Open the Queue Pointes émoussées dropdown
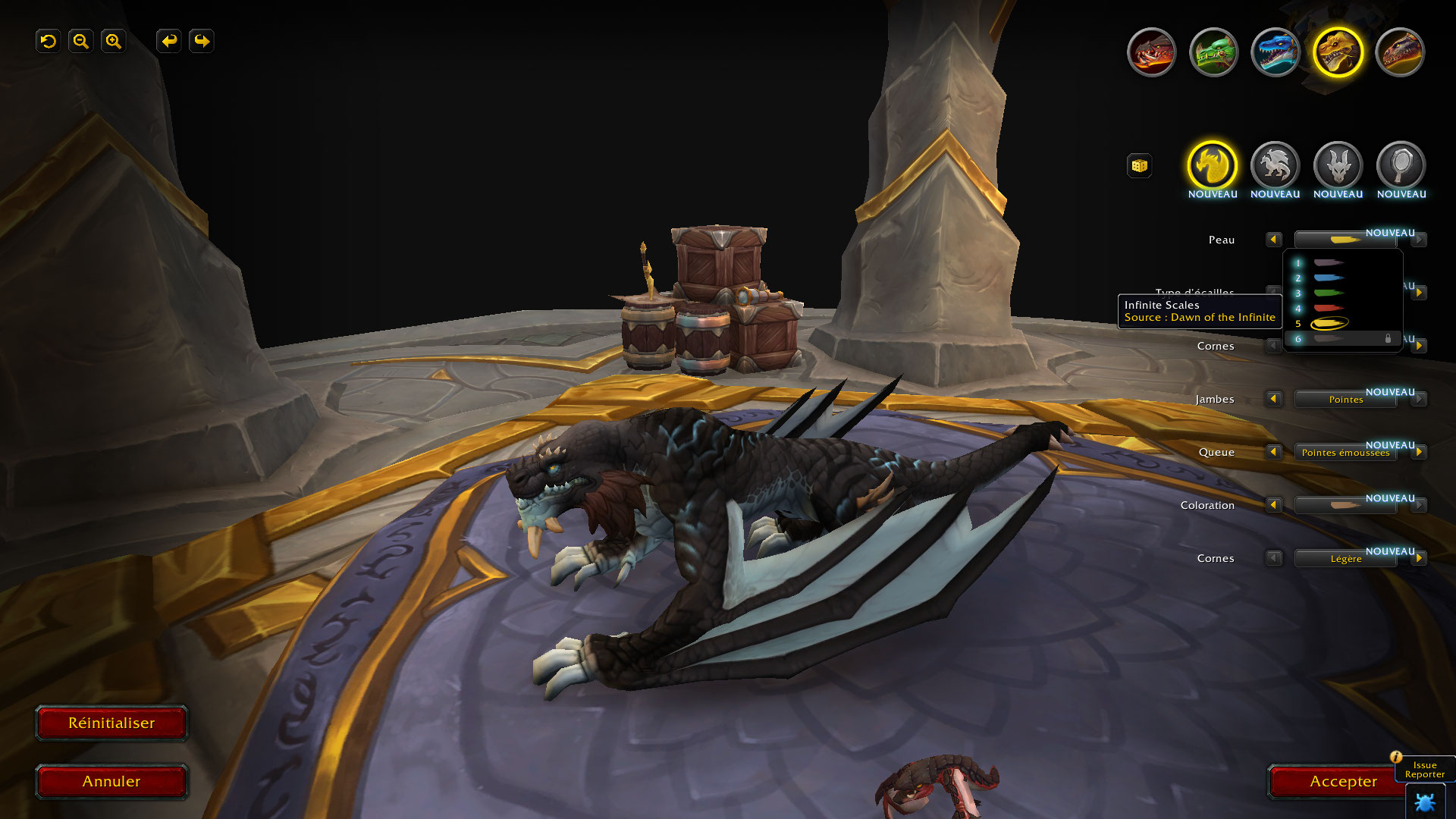 click(1345, 453)
